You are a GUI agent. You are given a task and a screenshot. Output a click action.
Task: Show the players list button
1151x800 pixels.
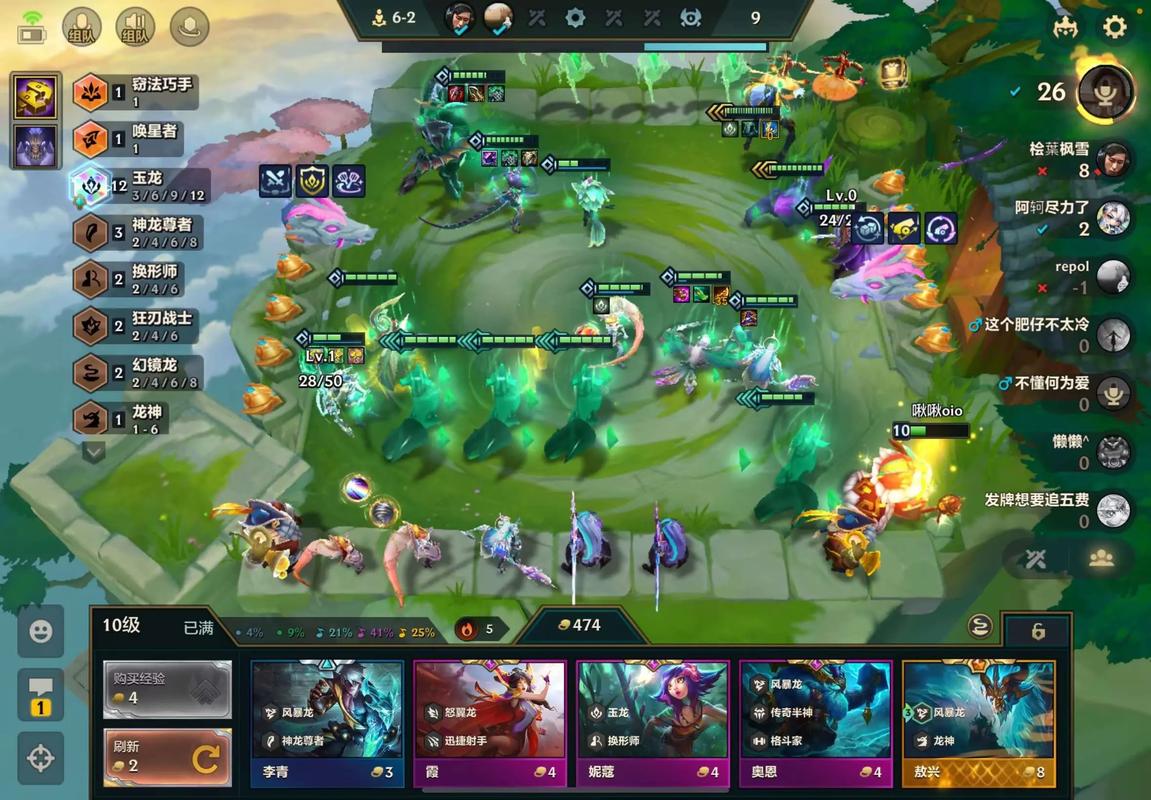[x=1102, y=560]
